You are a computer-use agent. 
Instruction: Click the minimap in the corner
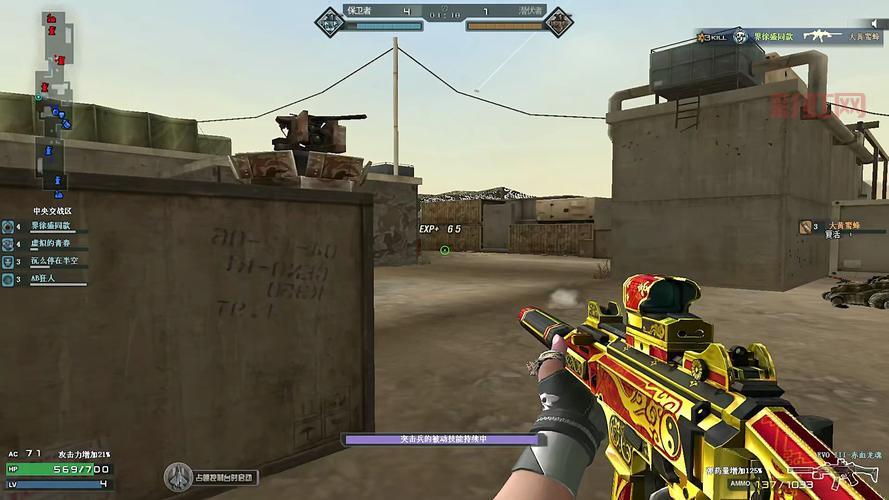tap(53, 100)
